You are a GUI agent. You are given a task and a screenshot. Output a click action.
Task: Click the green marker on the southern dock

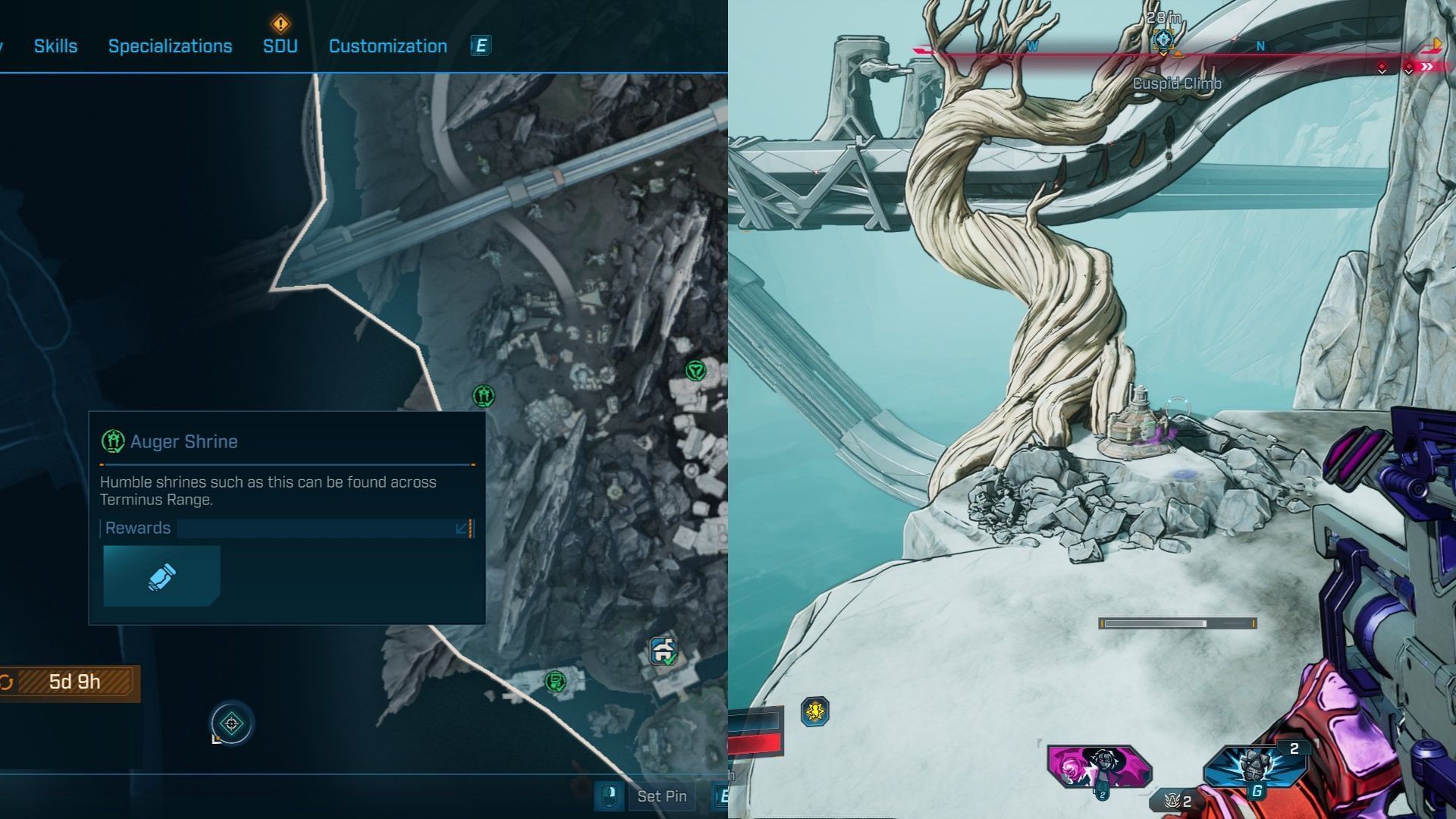tap(555, 681)
